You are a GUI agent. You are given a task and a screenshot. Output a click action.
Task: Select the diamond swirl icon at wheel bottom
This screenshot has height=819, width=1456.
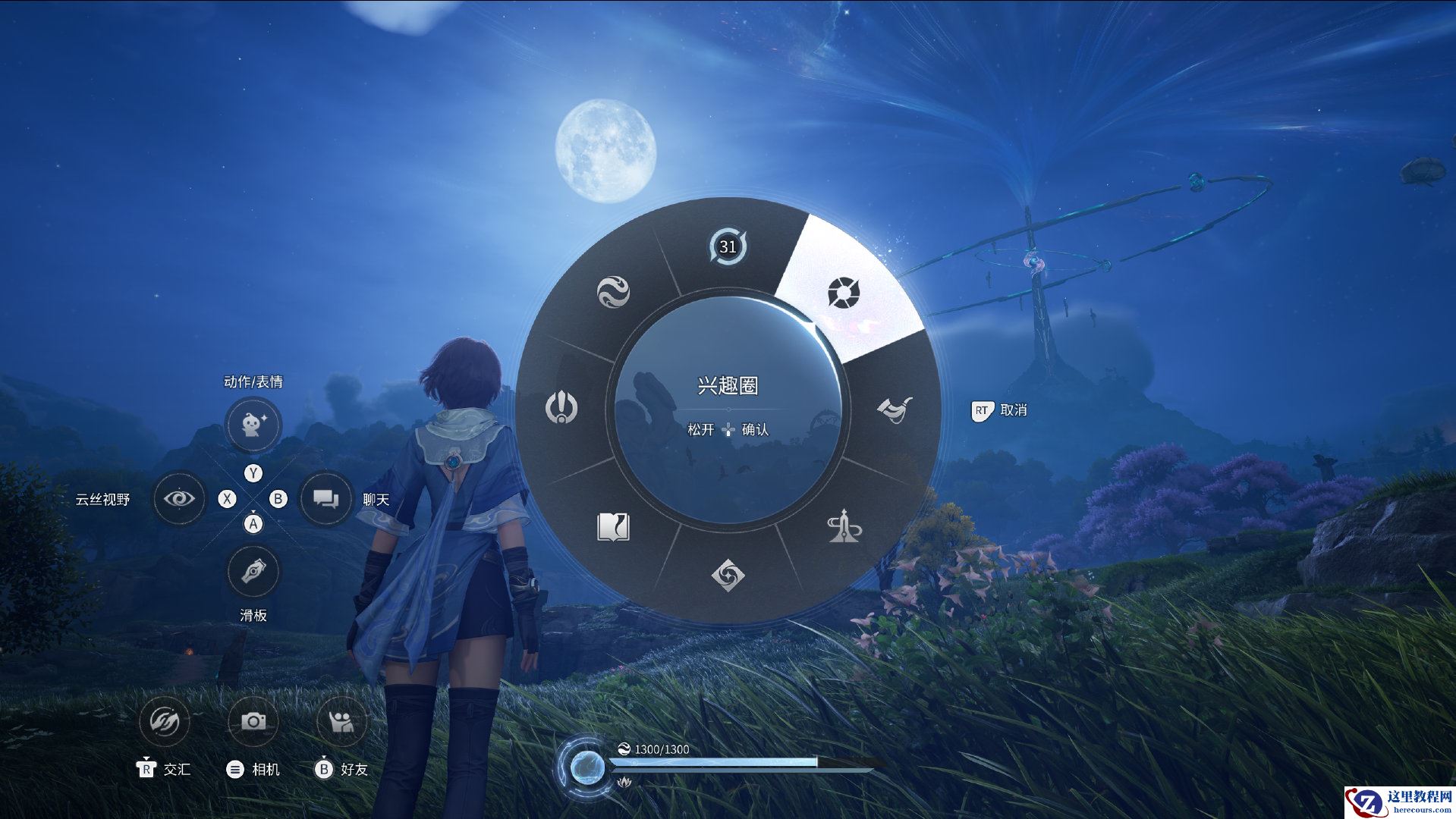click(x=728, y=574)
